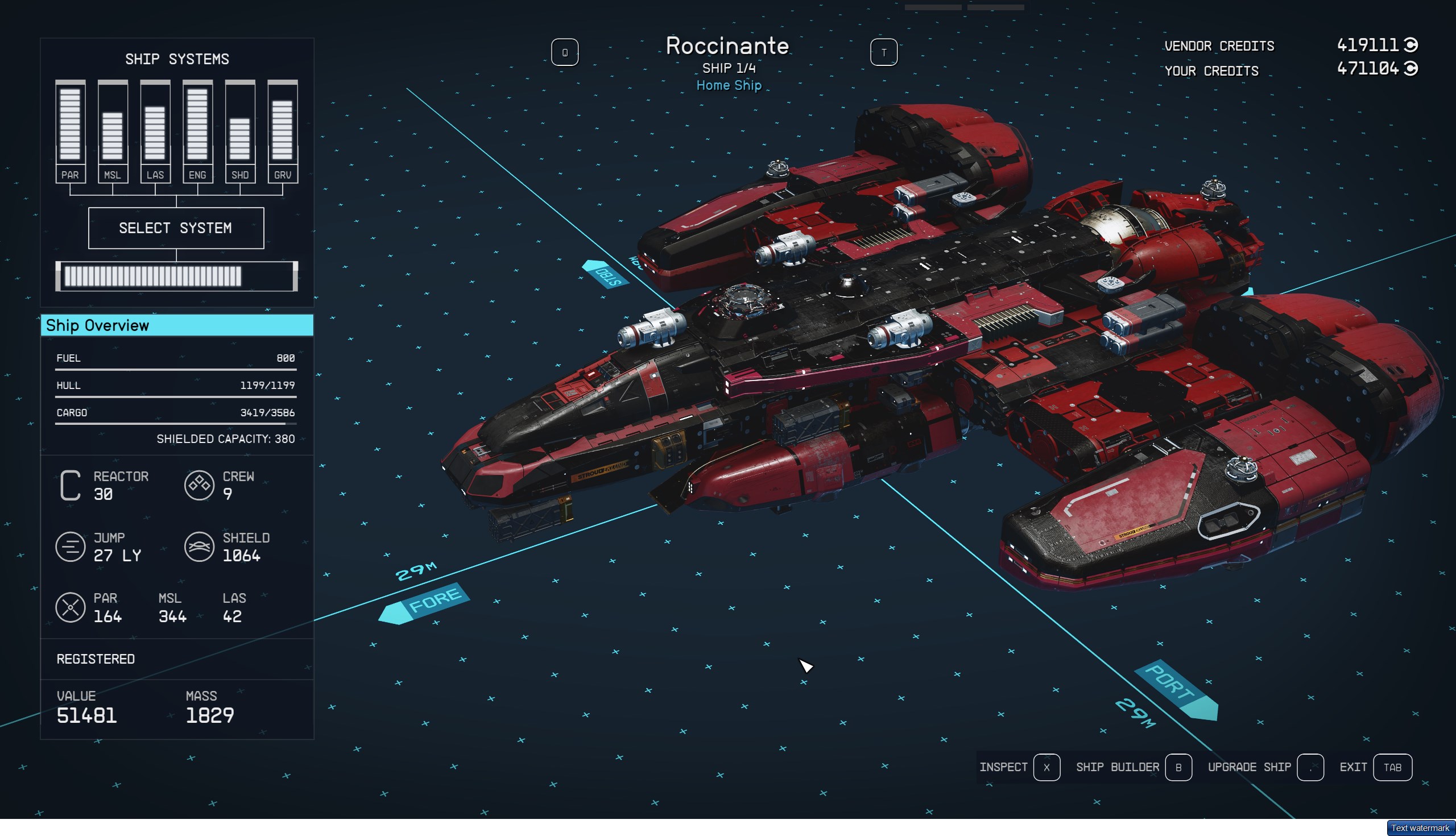
Task: Click the Text watermark taskbar item
Action: click(x=1420, y=829)
